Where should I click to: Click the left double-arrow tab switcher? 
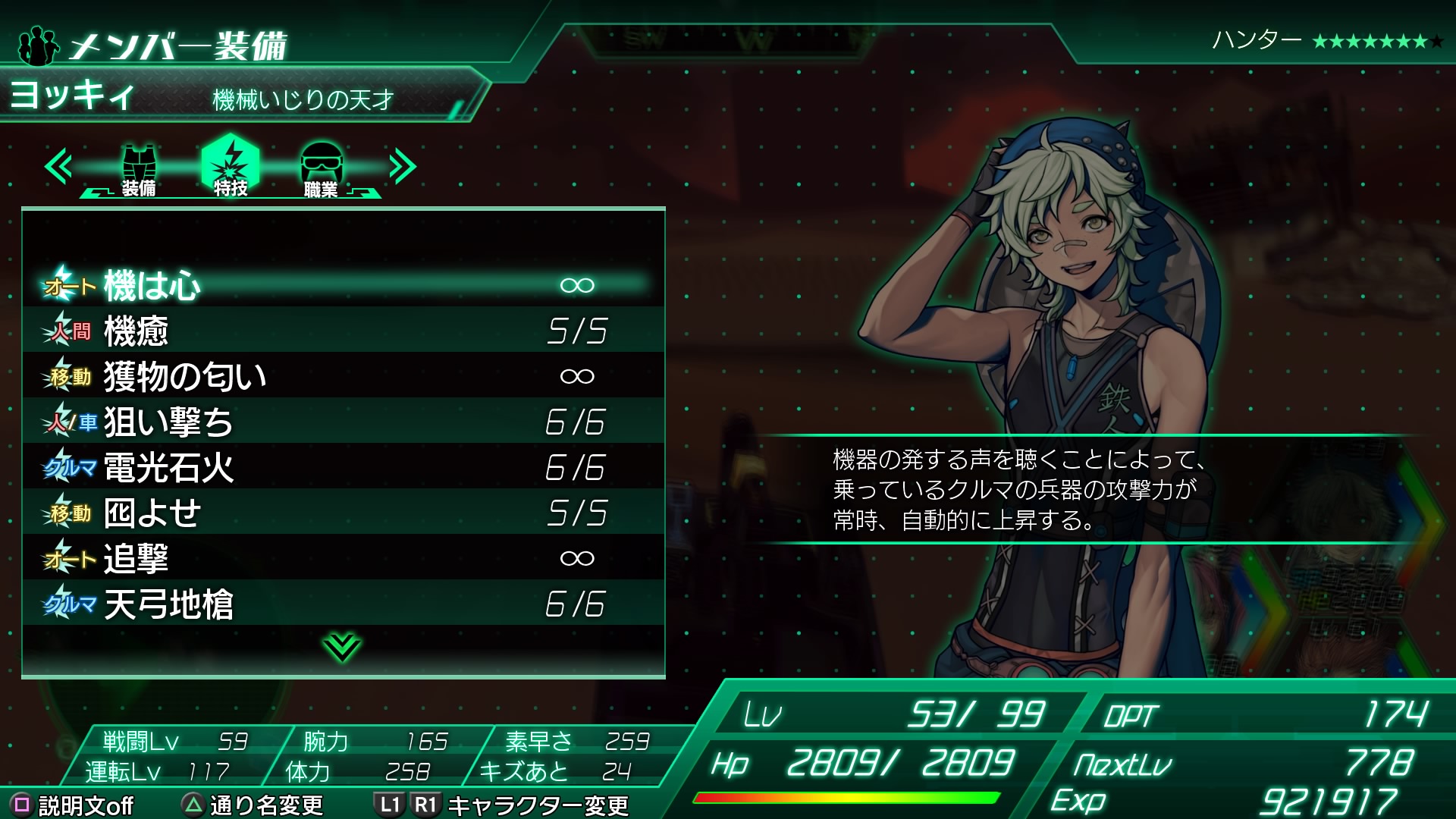pos(58,167)
